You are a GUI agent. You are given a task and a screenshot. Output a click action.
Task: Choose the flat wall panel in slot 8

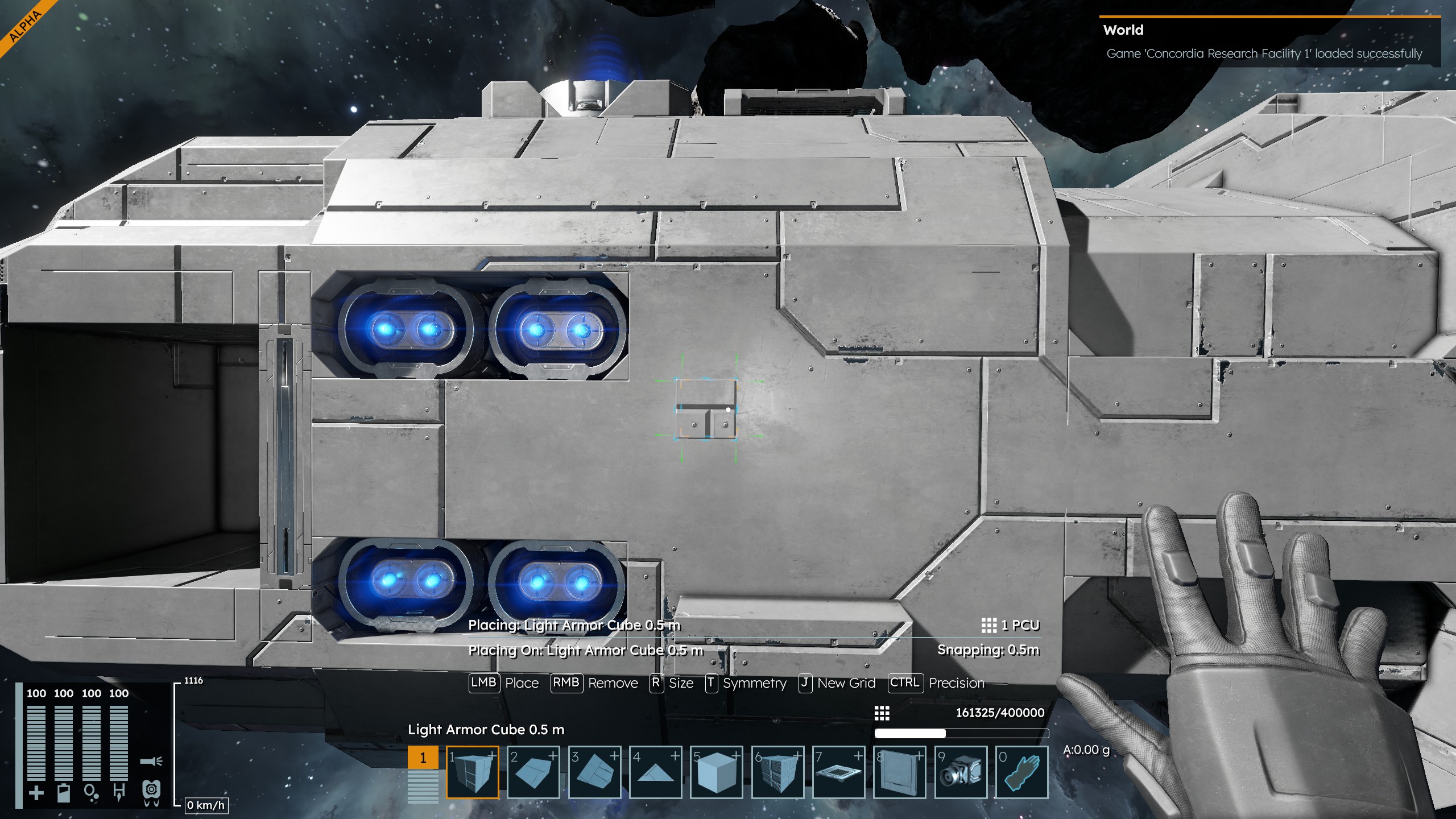[x=900, y=772]
